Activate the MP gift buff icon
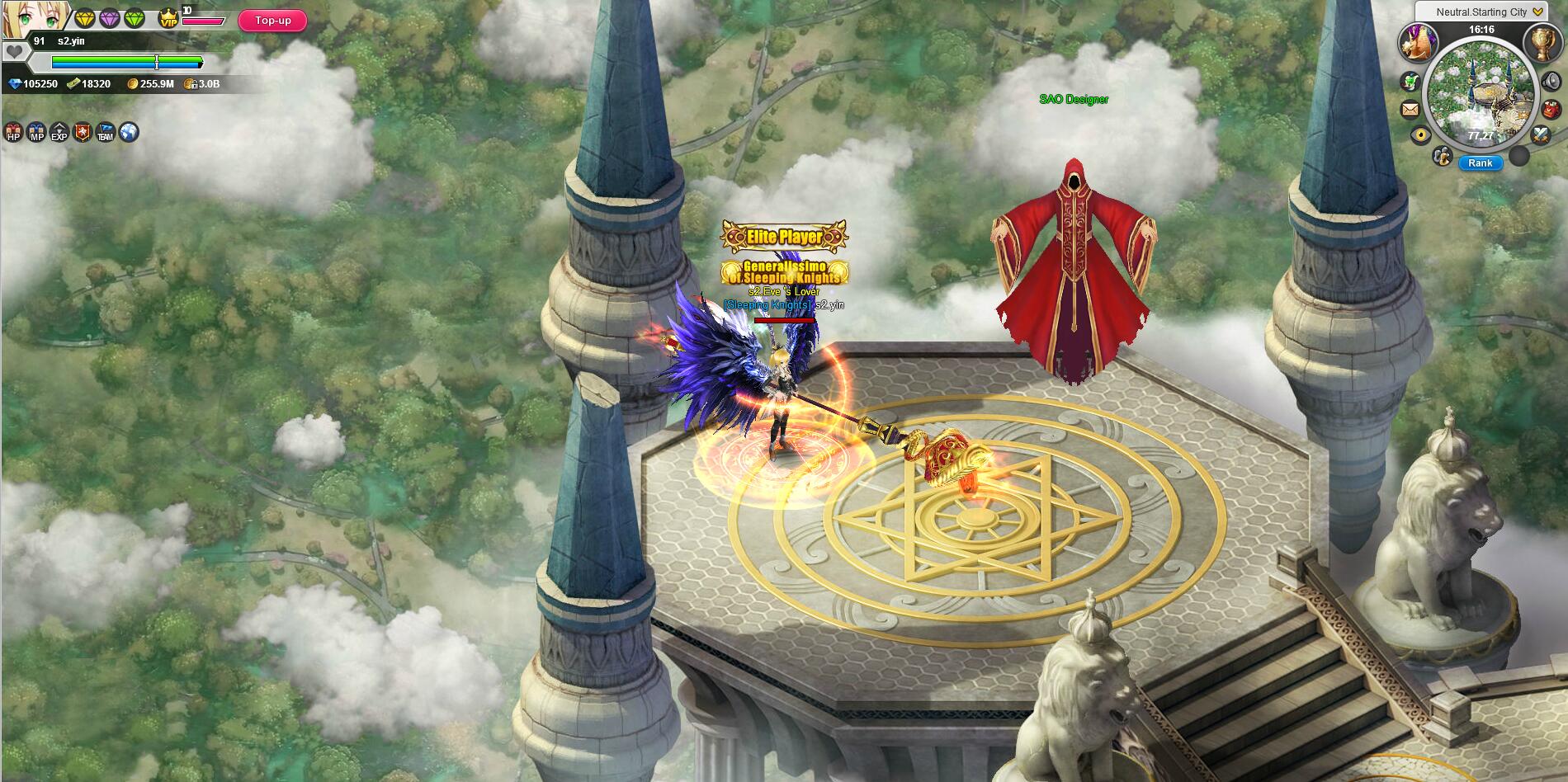The width and height of the screenshot is (1568, 782). click(36, 132)
